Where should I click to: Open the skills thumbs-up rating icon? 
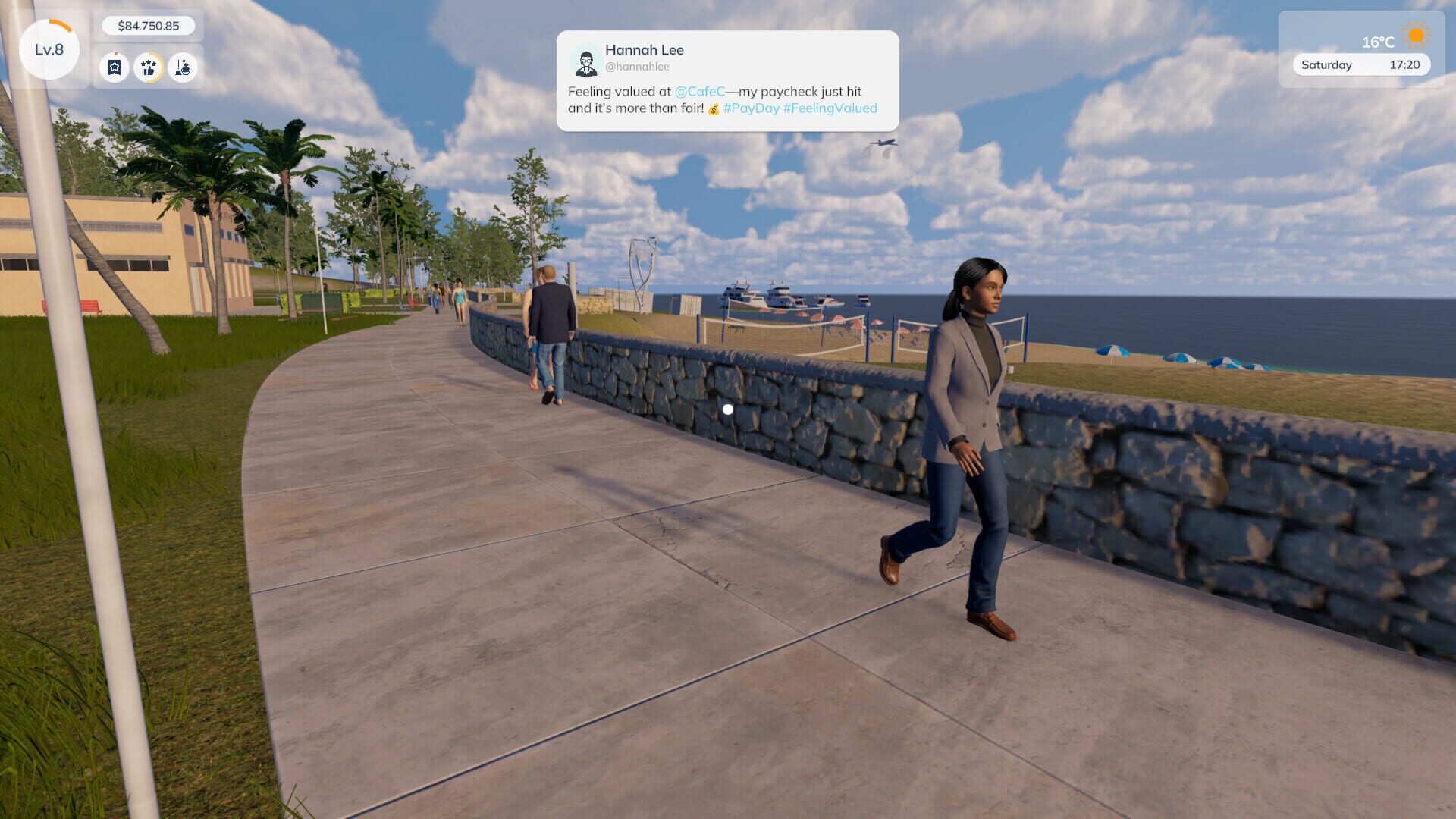[149, 68]
